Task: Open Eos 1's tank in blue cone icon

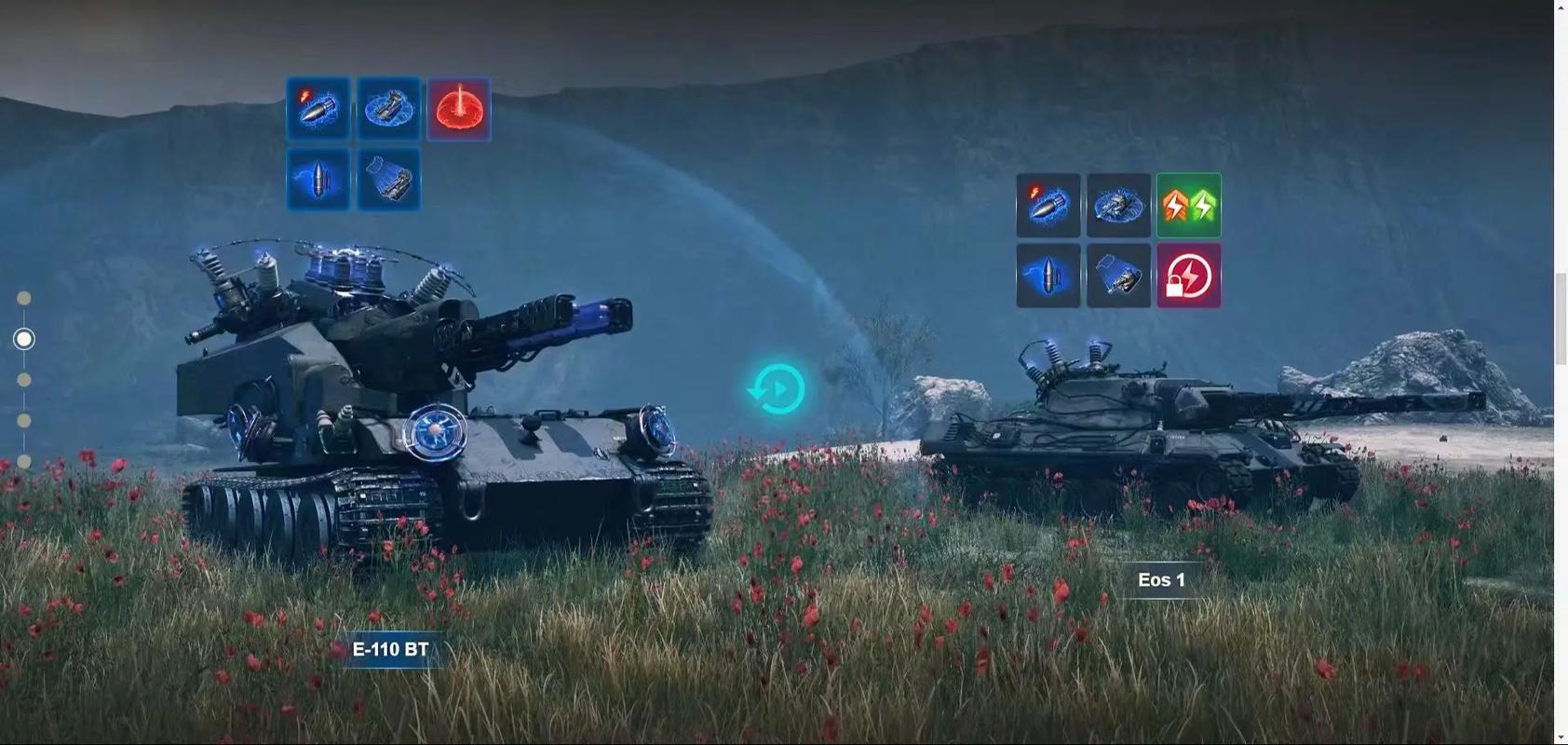Action: click(x=1119, y=277)
